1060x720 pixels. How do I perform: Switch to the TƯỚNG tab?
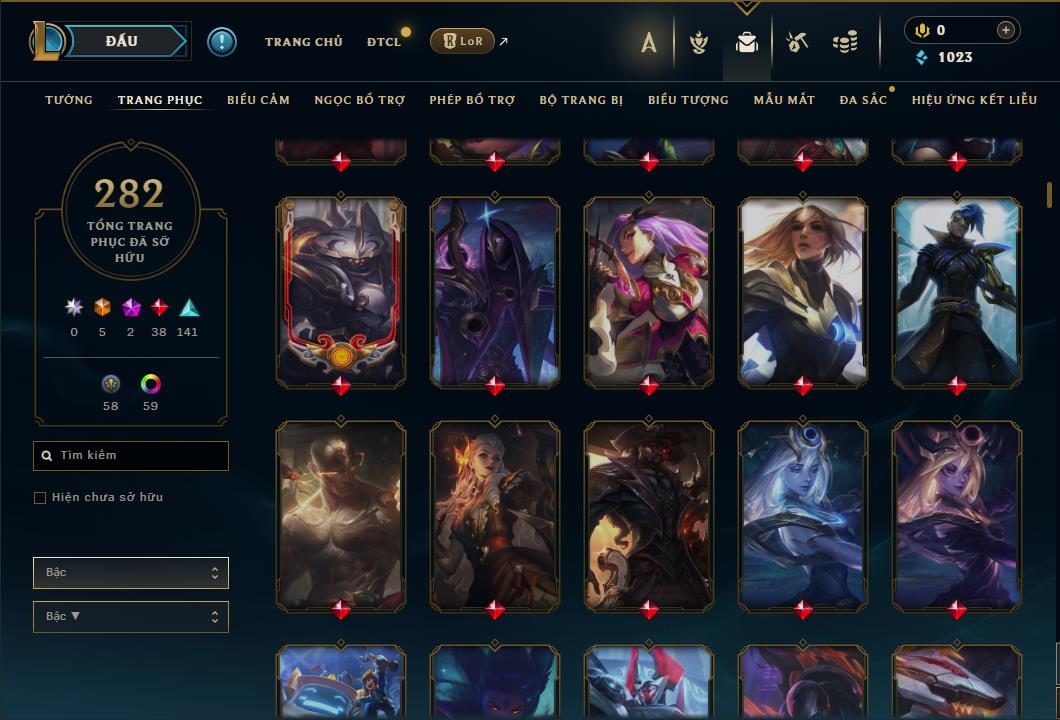69,100
